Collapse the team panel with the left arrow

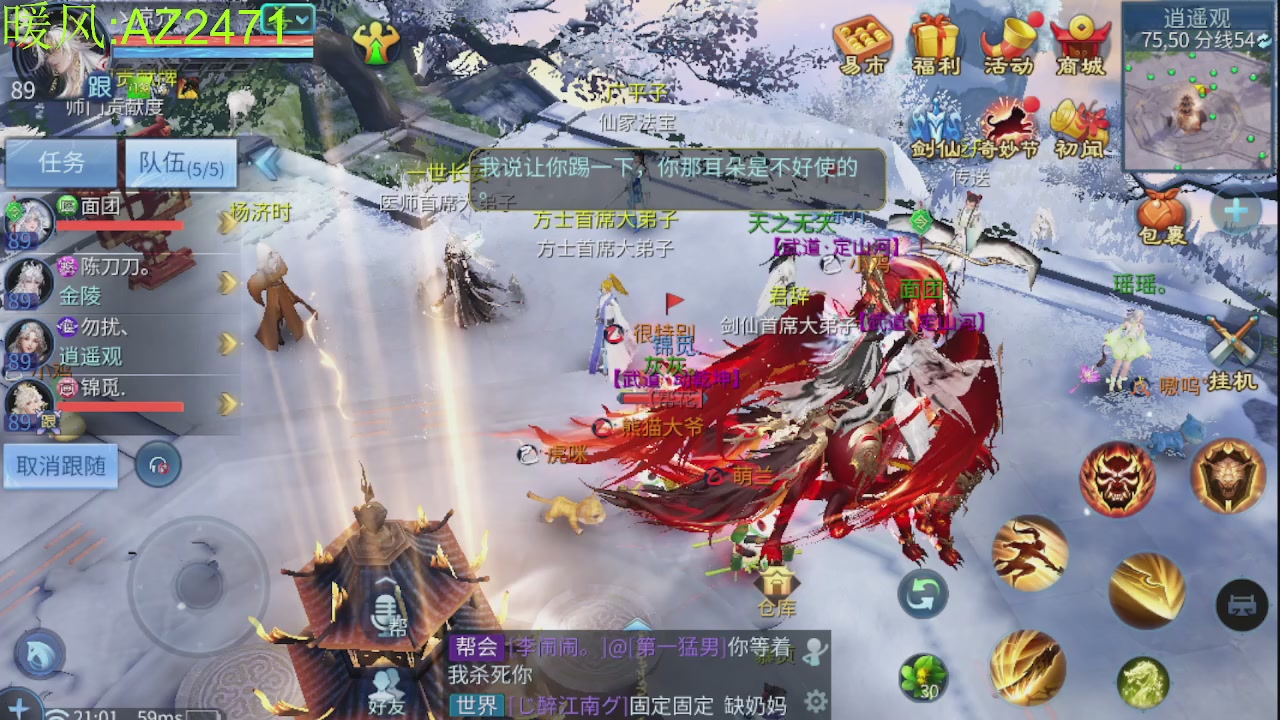[x=267, y=163]
